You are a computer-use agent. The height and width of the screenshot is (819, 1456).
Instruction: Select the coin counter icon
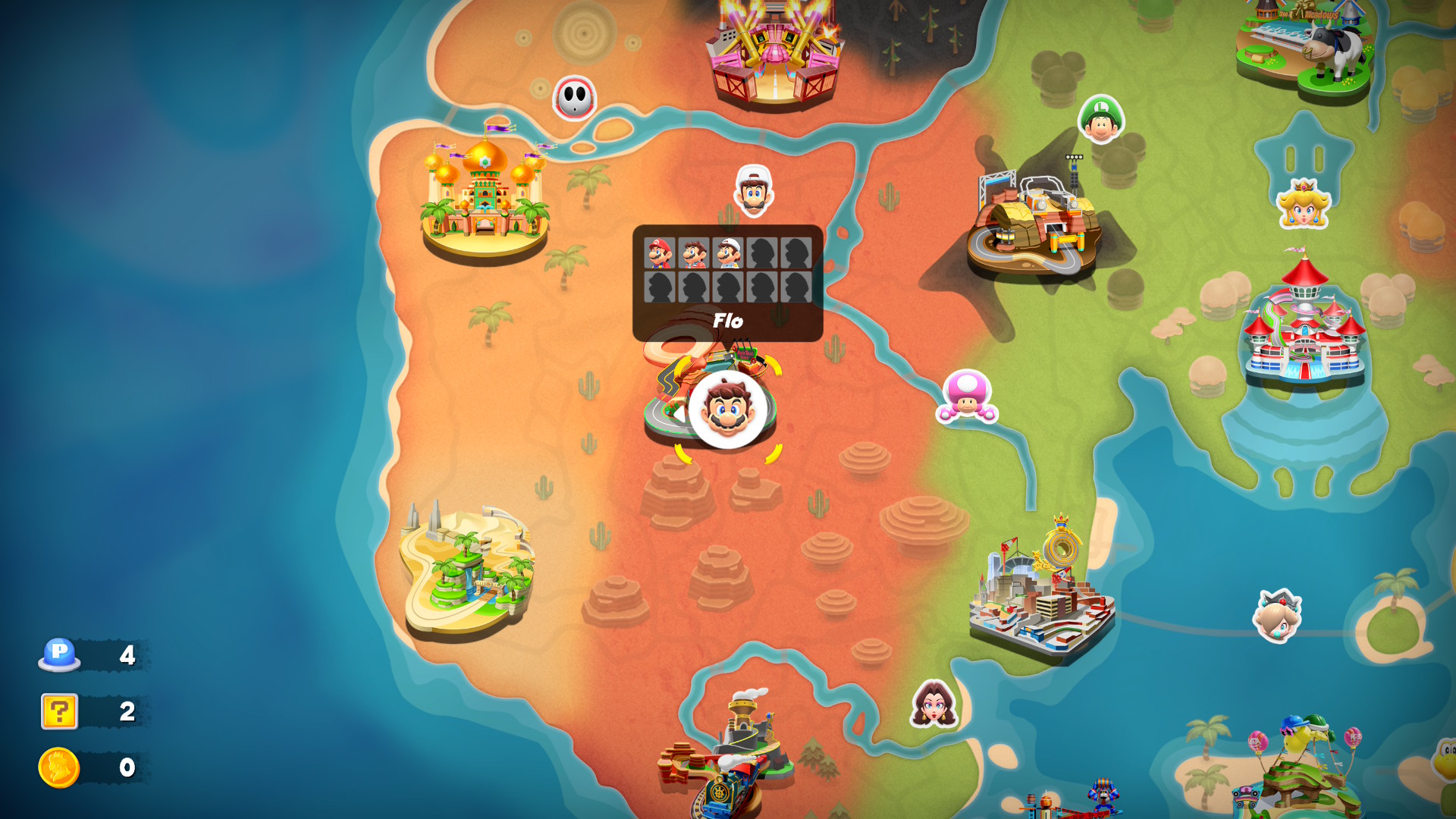pyautogui.click(x=58, y=767)
